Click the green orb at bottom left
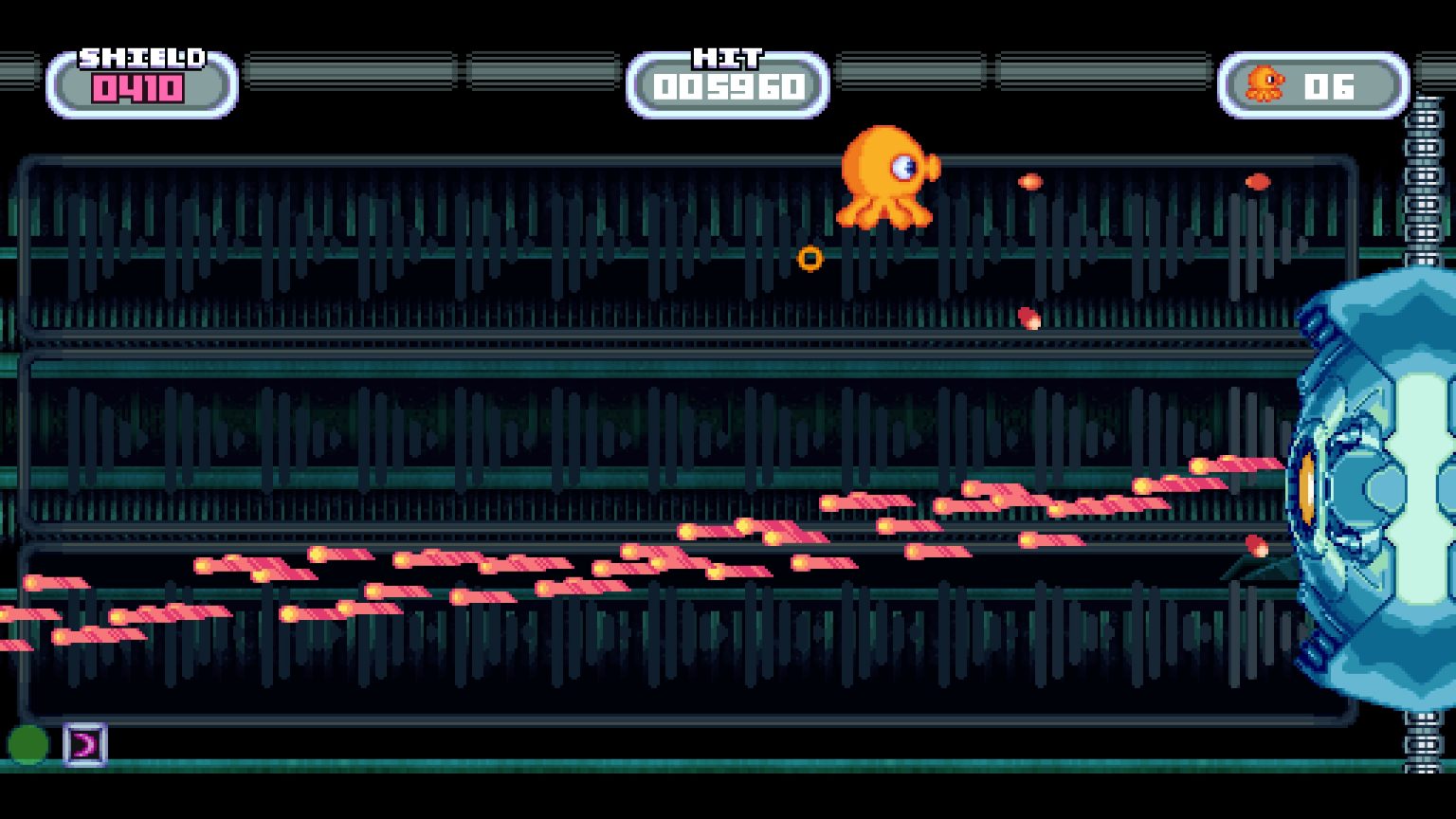The width and height of the screenshot is (1456, 819). point(27,743)
